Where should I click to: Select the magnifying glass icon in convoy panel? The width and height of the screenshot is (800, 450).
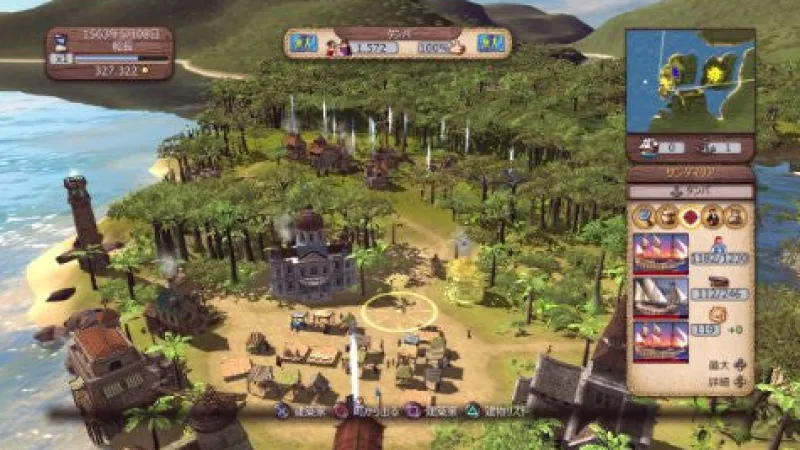(643, 215)
